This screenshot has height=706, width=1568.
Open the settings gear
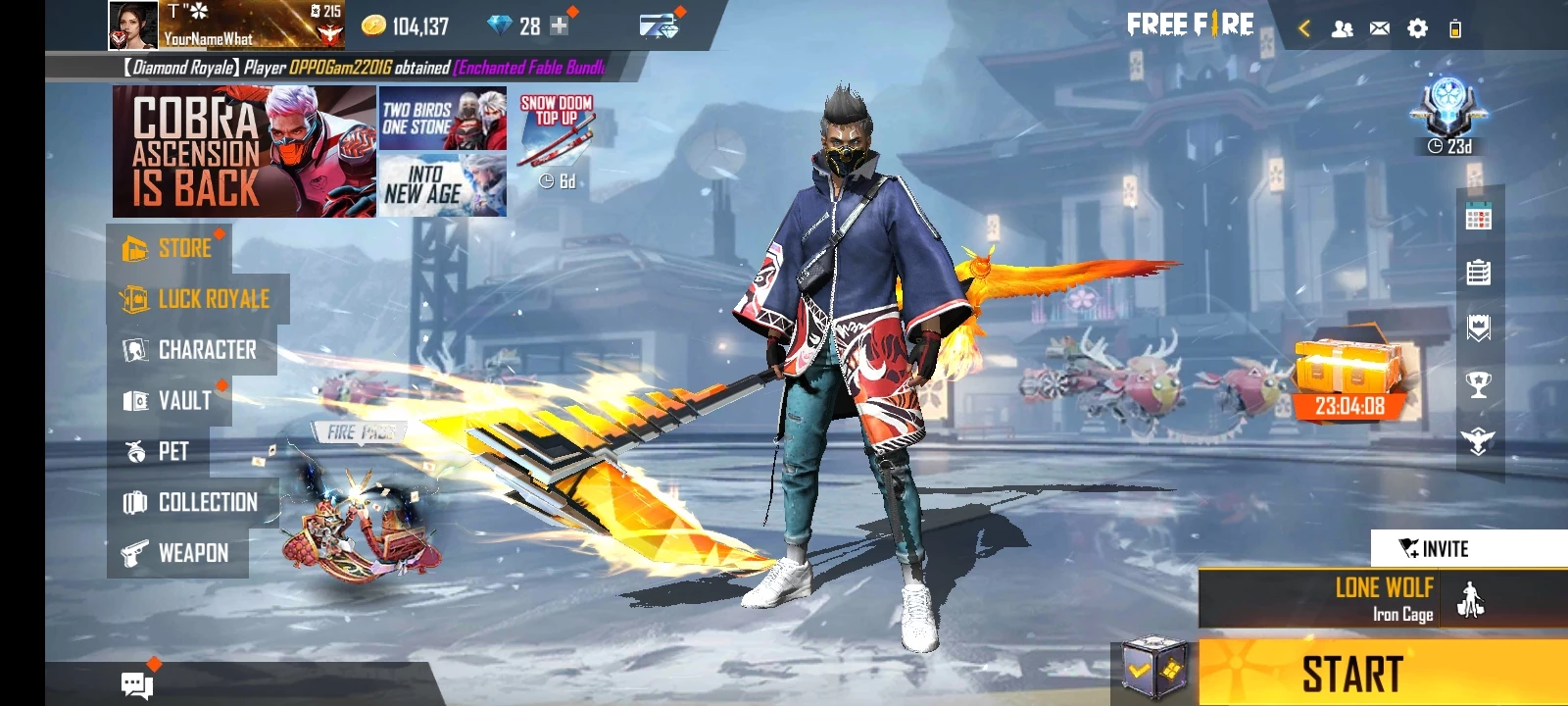point(1417,28)
